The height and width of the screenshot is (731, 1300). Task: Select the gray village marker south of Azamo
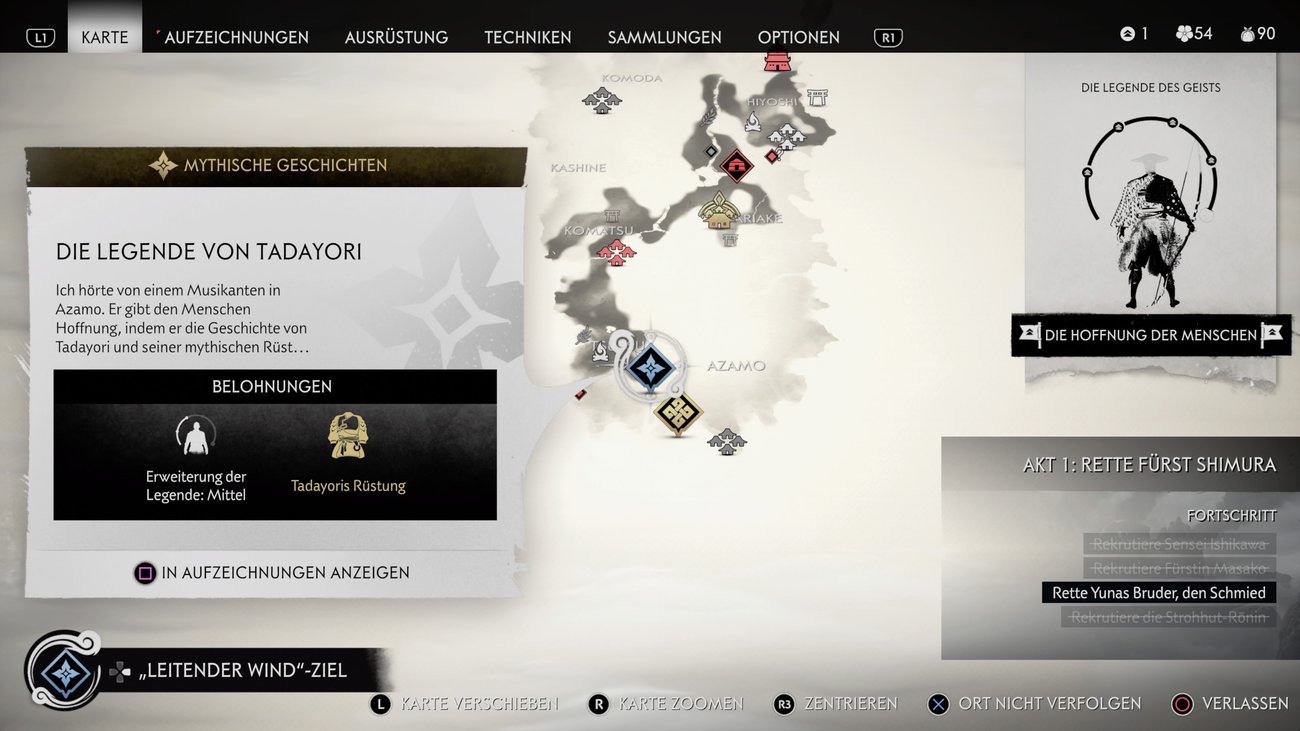pos(727,441)
